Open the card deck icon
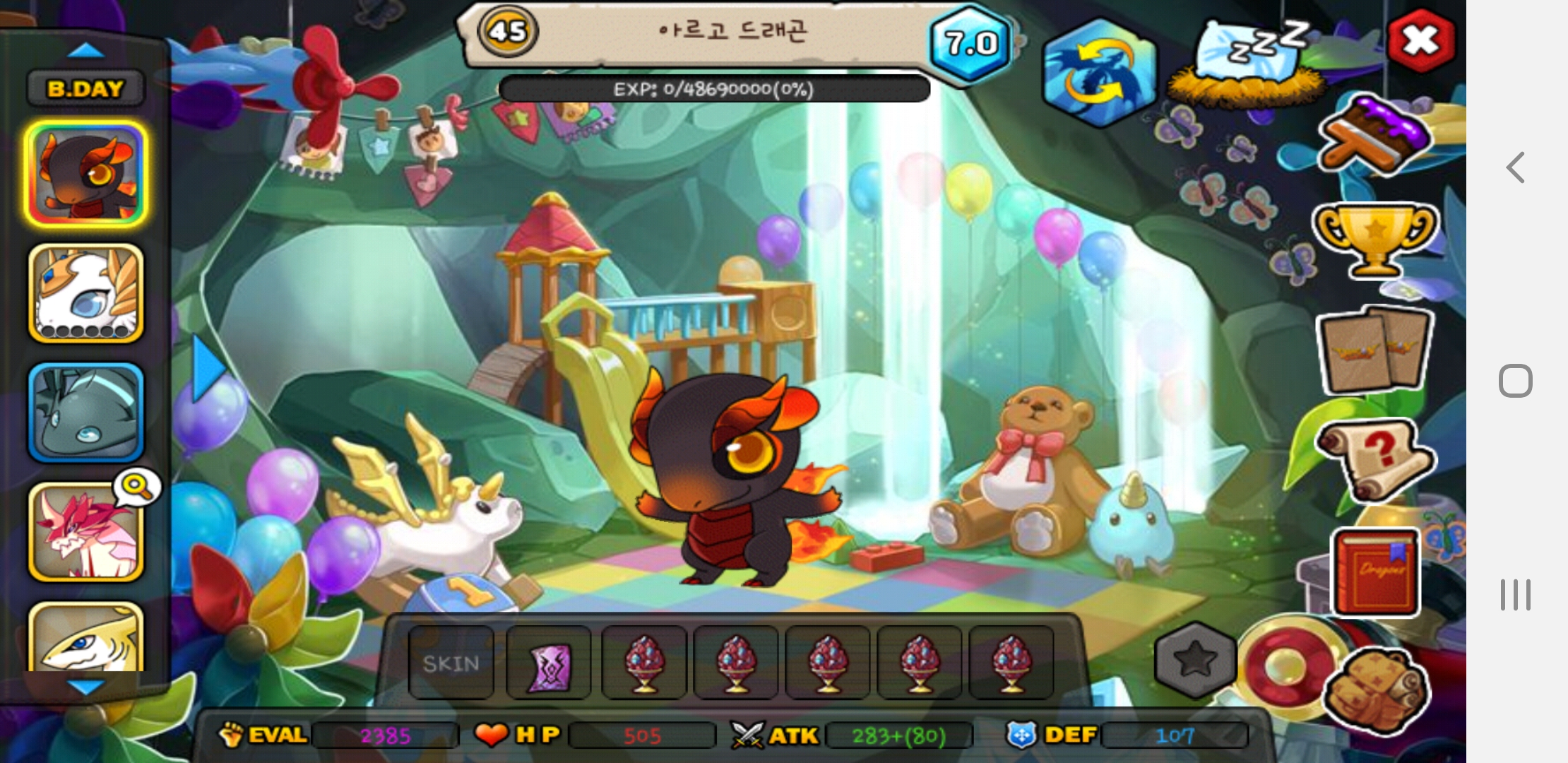 1373,350
